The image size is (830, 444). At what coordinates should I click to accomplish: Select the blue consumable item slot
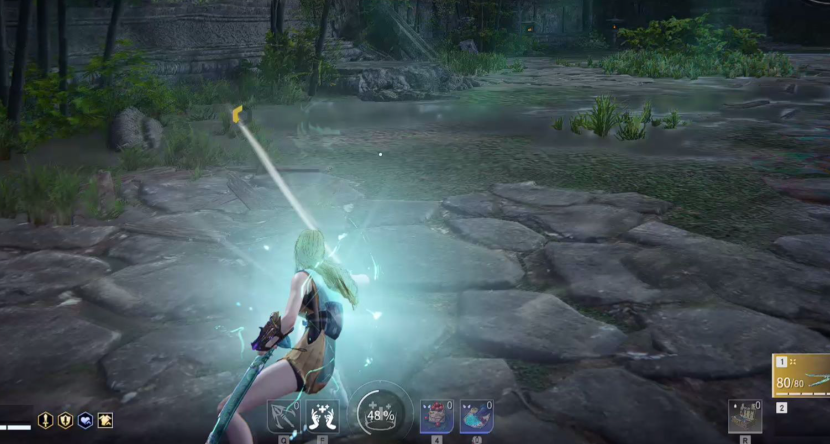pos(476,416)
